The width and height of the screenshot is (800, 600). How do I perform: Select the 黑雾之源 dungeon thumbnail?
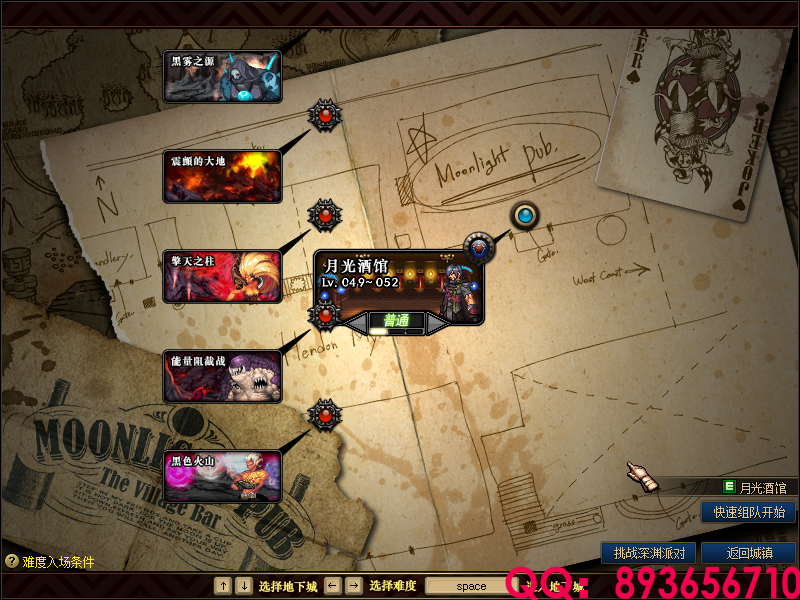(222, 77)
